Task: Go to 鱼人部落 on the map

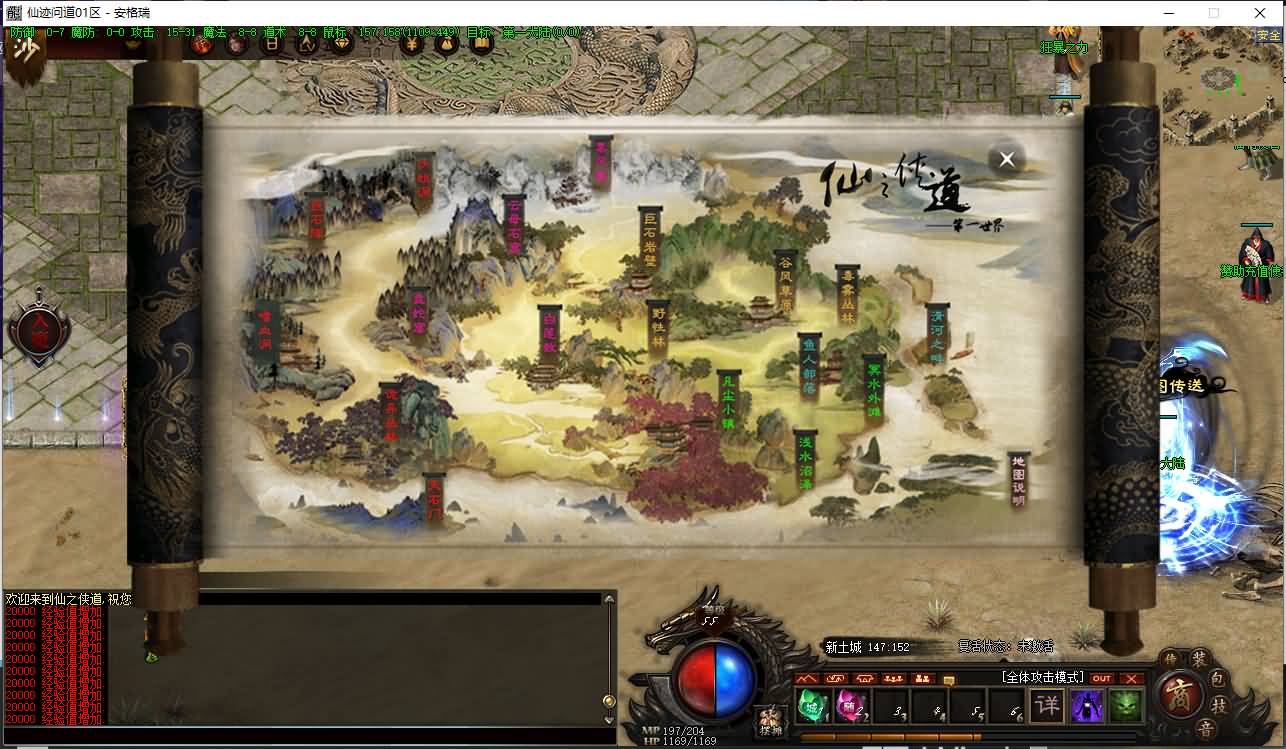Action: click(x=810, y=367)
